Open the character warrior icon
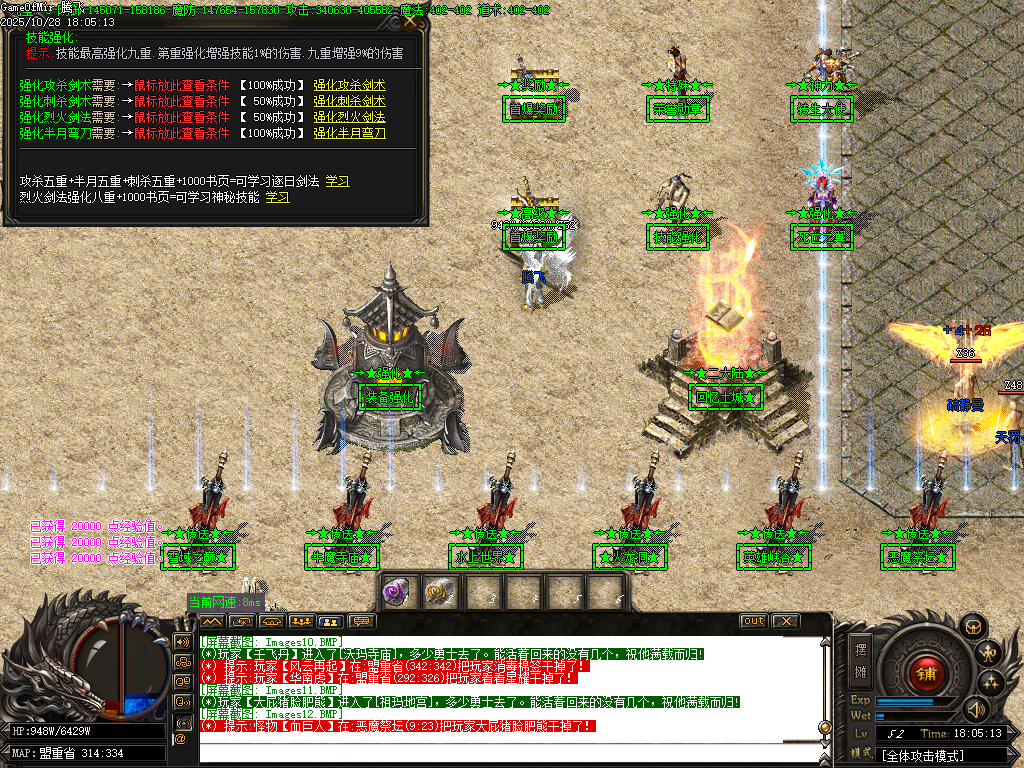The height and width of the screenshot is (768, 1024). click(990, 655)
